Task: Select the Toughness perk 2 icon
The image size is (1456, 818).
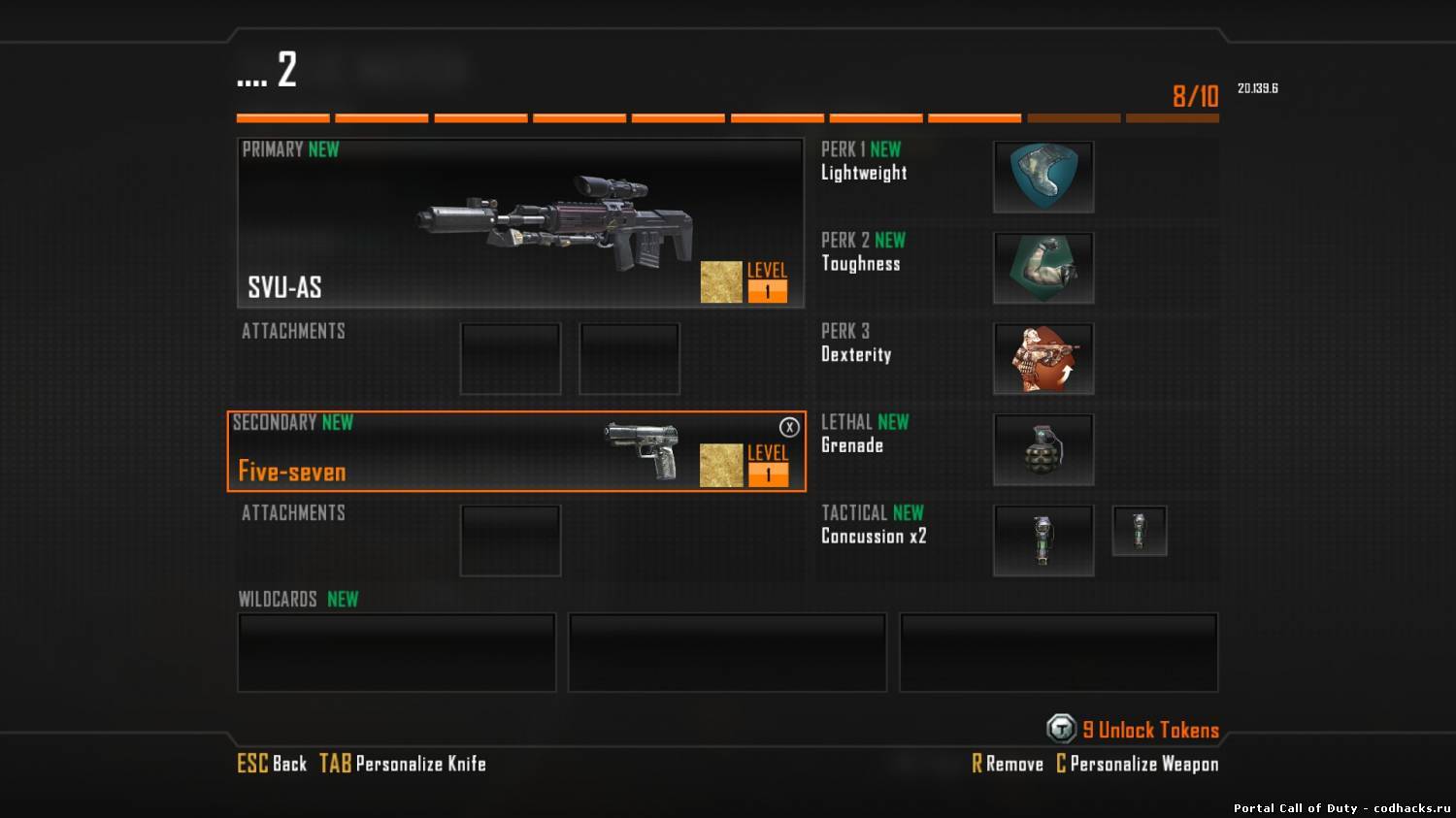Action: (x=1043, y=268)
